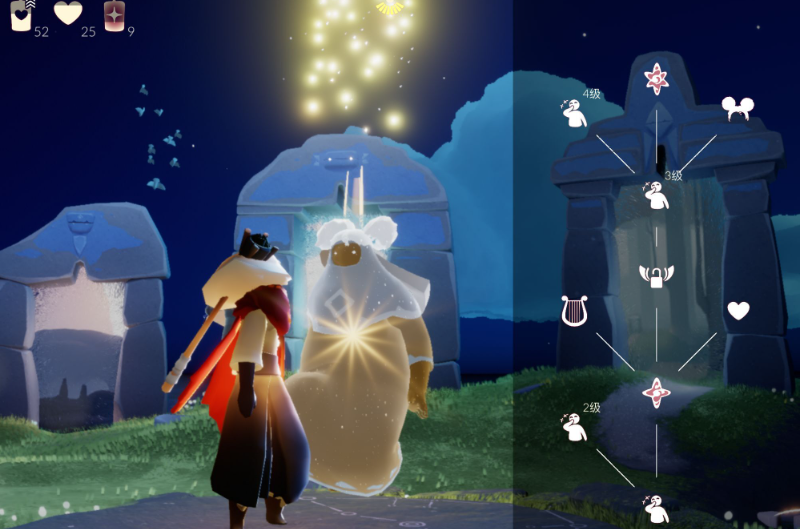Select the six-pointed star node at the tree top
This screenshot has width=800, height=529.
656,79
